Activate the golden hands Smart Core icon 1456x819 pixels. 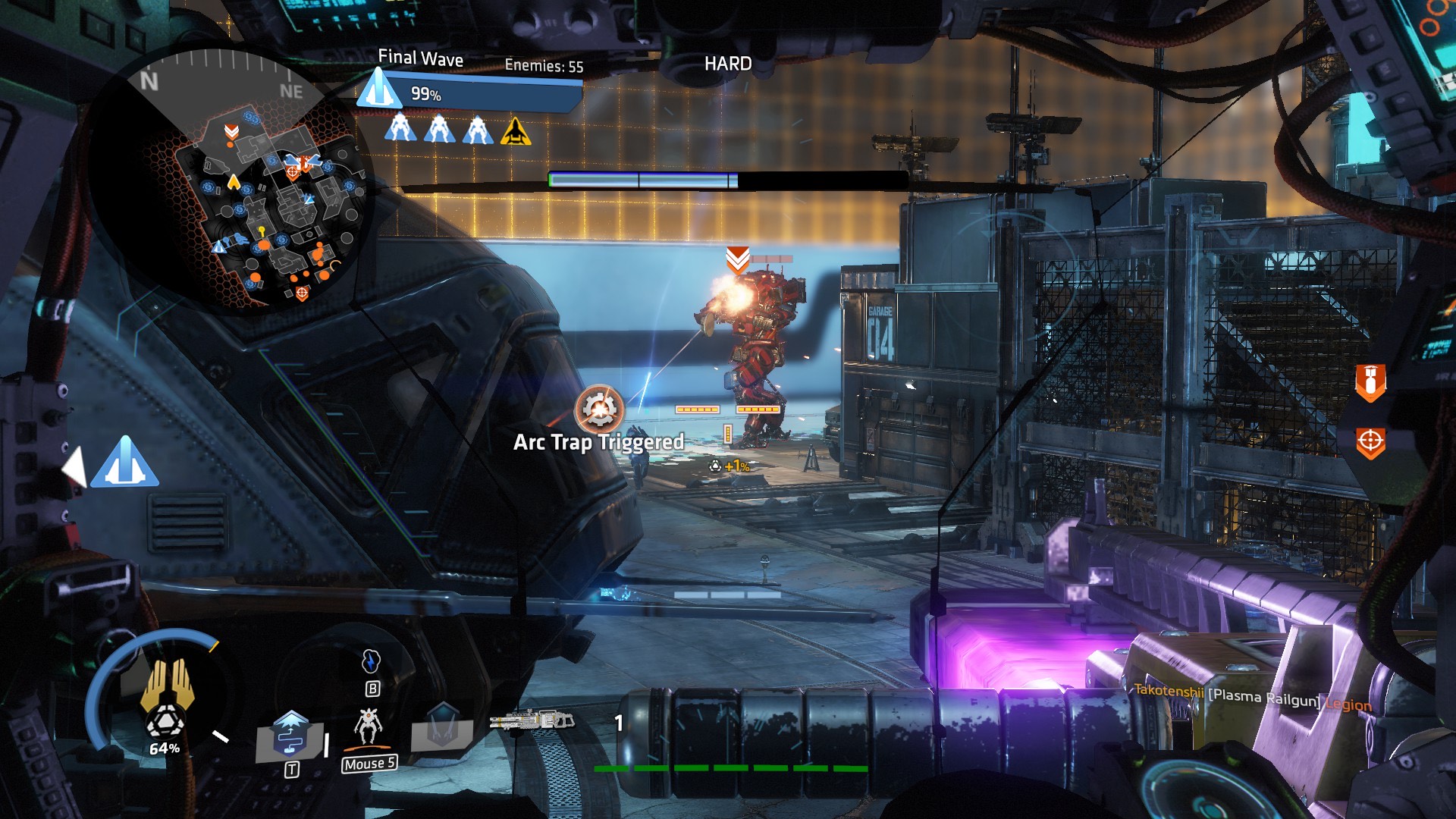(x=168, y=685)
